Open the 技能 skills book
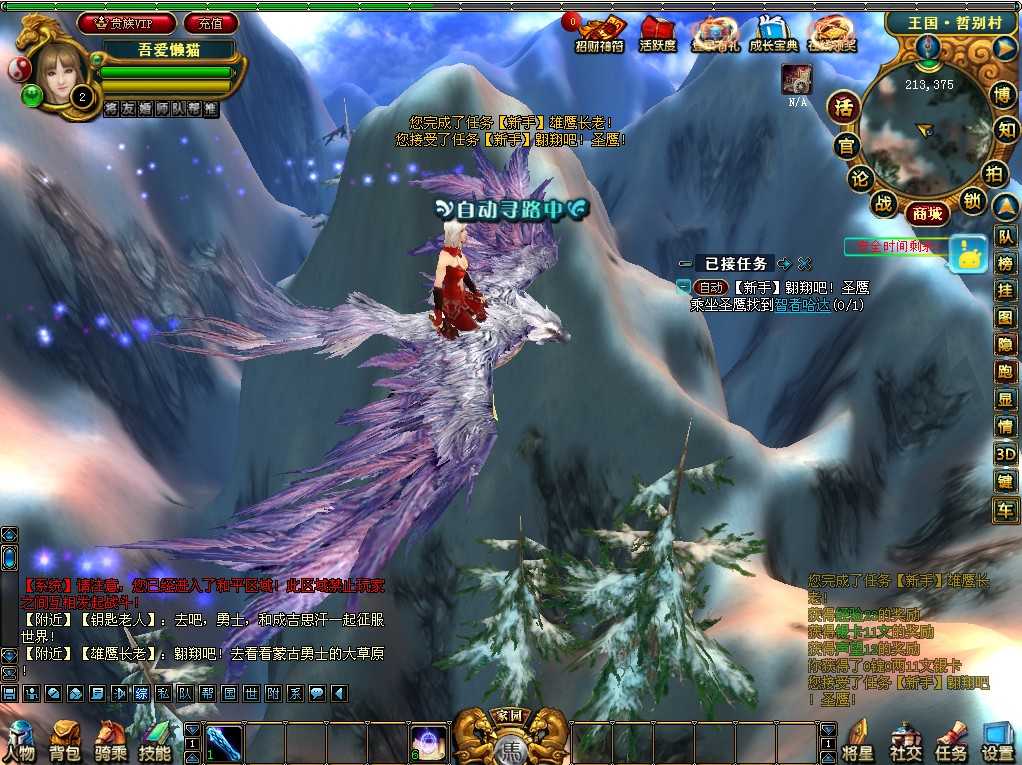This screenshot has width=1022, height=765. point(155,742)
